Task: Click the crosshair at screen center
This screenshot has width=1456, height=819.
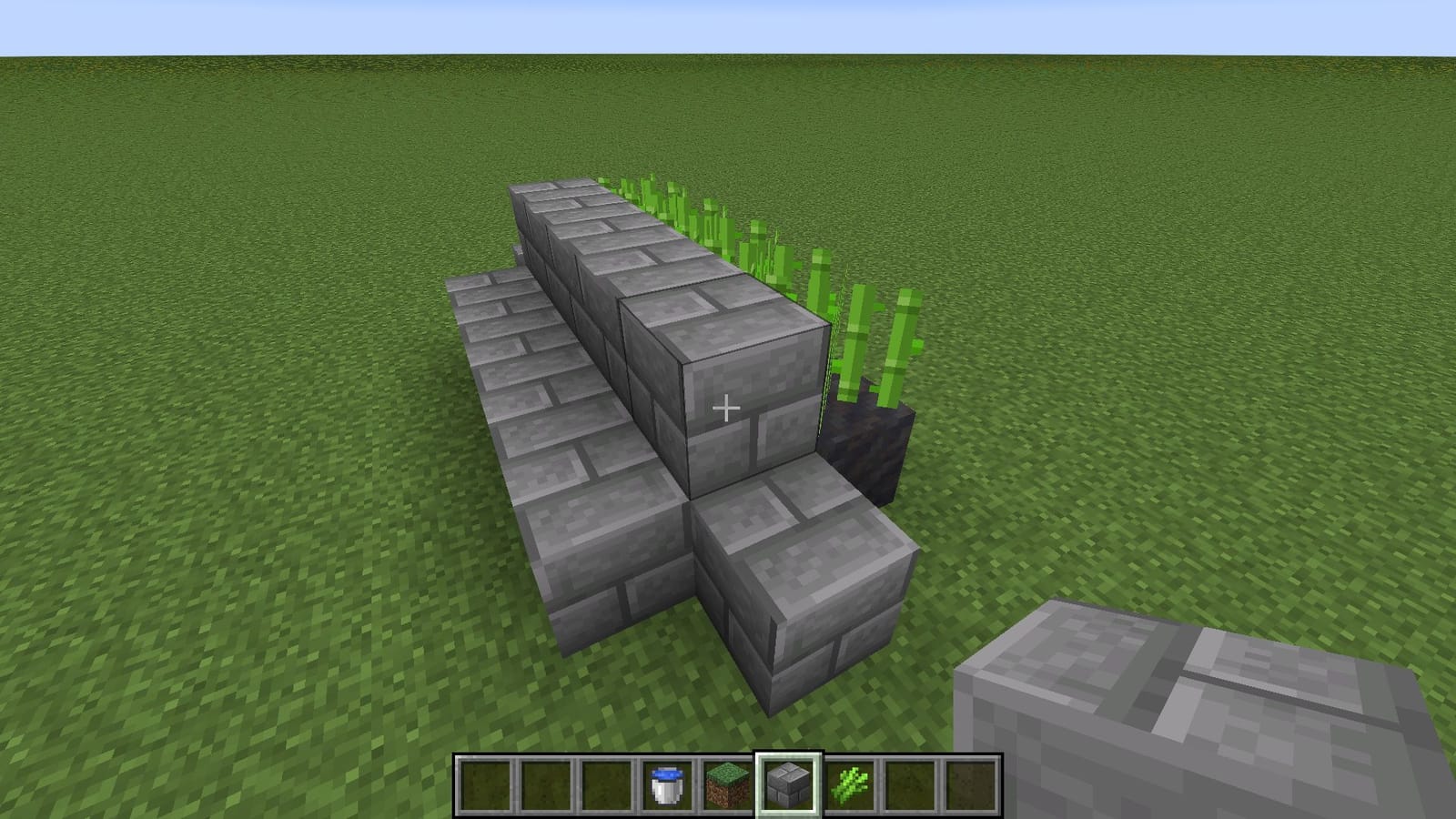Action: click(x=728, y=409)
